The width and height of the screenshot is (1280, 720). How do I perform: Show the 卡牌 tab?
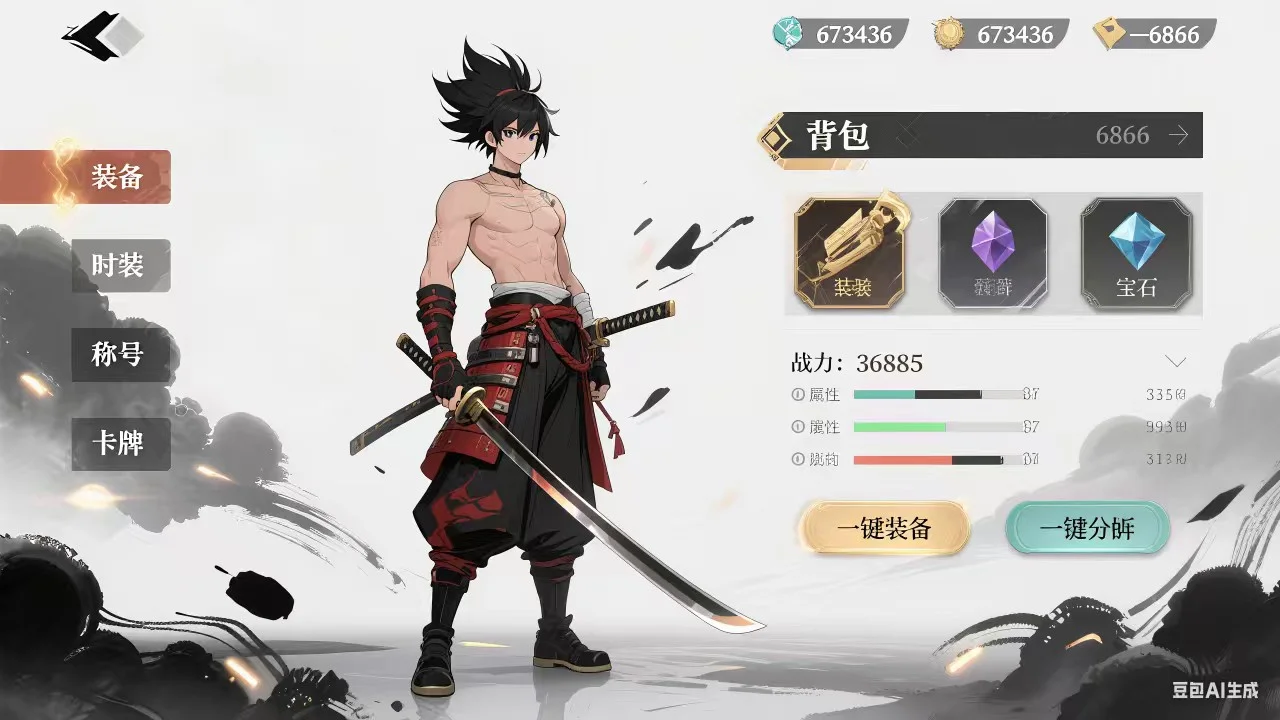click(120, 443)
